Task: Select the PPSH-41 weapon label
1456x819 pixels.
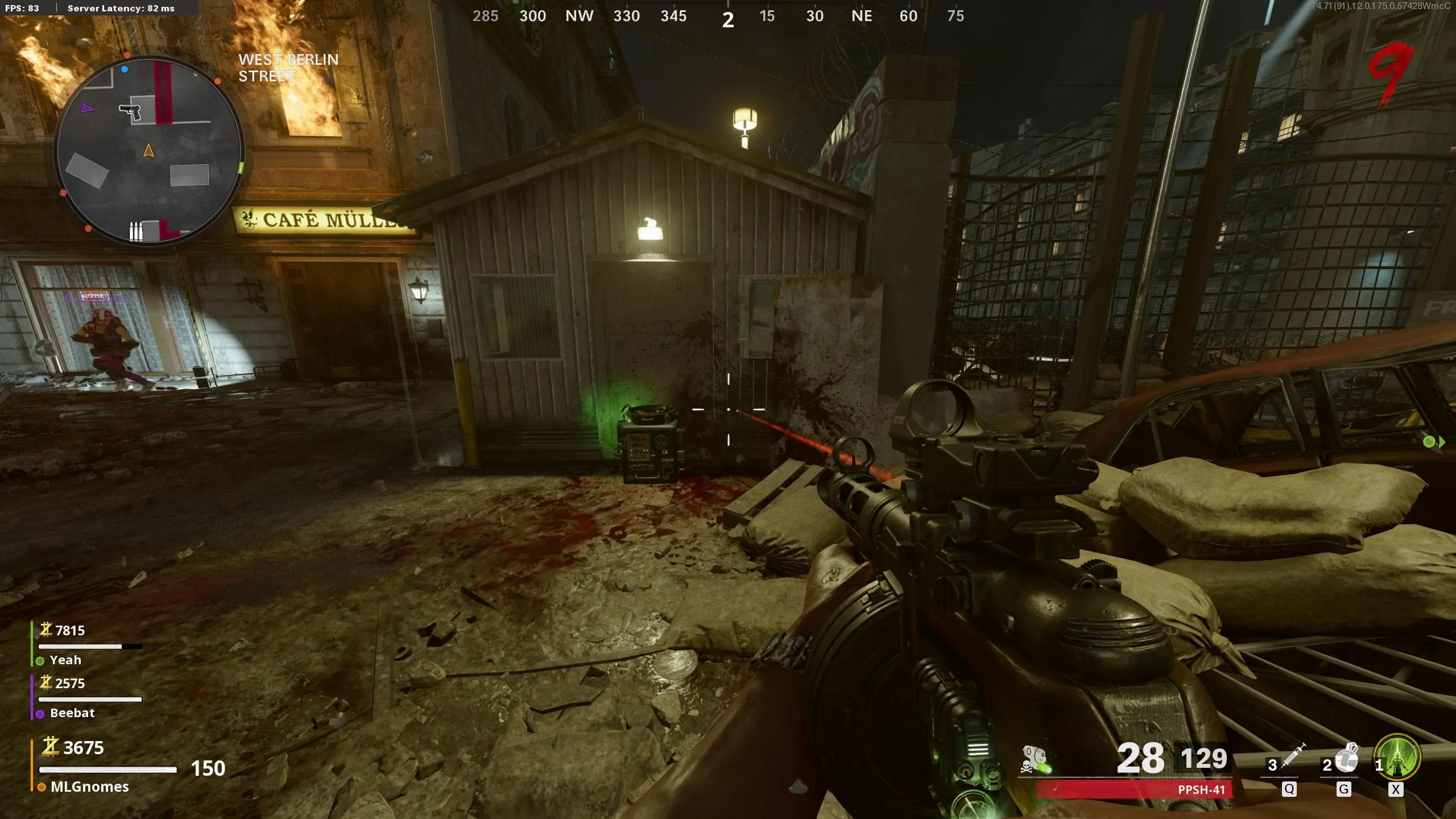Action: [1201, 789]
